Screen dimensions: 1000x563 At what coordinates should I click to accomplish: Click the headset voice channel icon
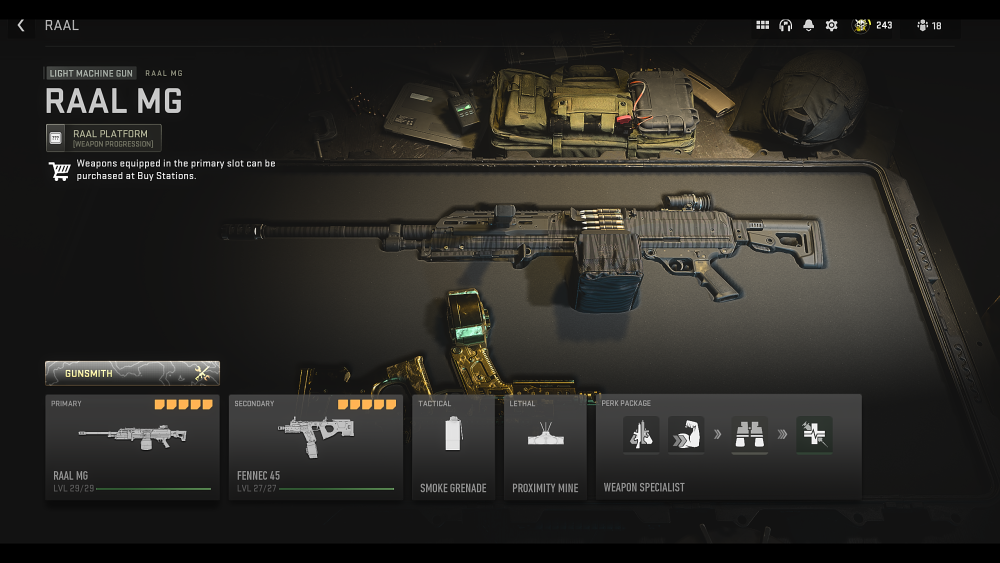click(786, 25)
